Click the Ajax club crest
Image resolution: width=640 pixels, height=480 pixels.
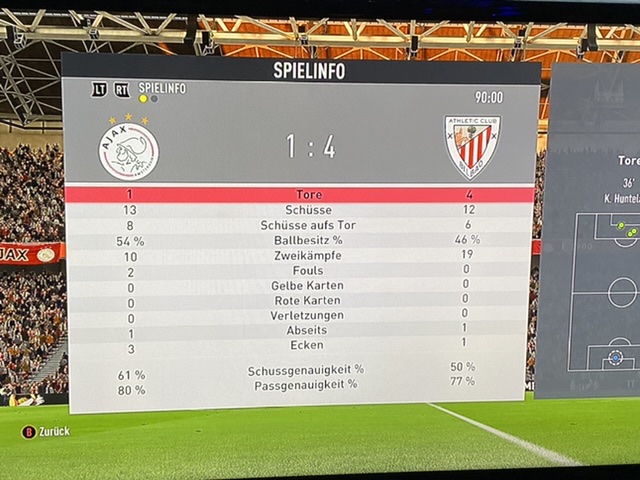coord(129,149)
